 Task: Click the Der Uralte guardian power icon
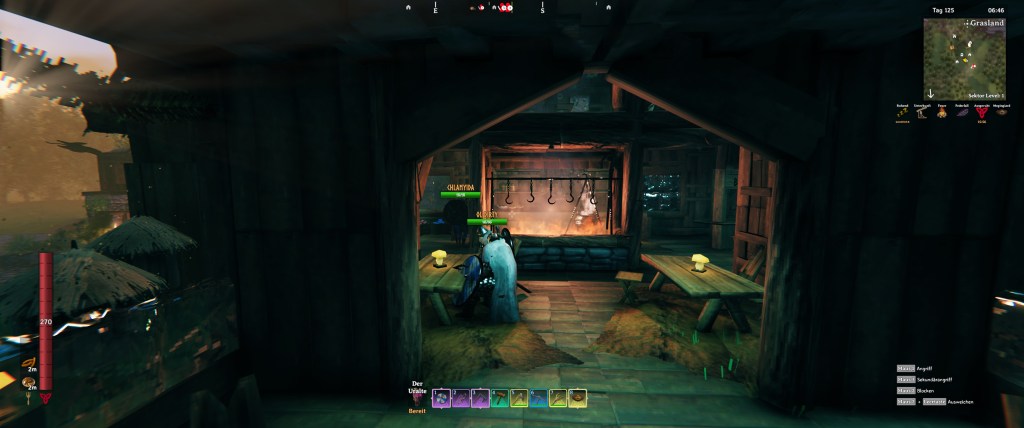click(417, 398)
